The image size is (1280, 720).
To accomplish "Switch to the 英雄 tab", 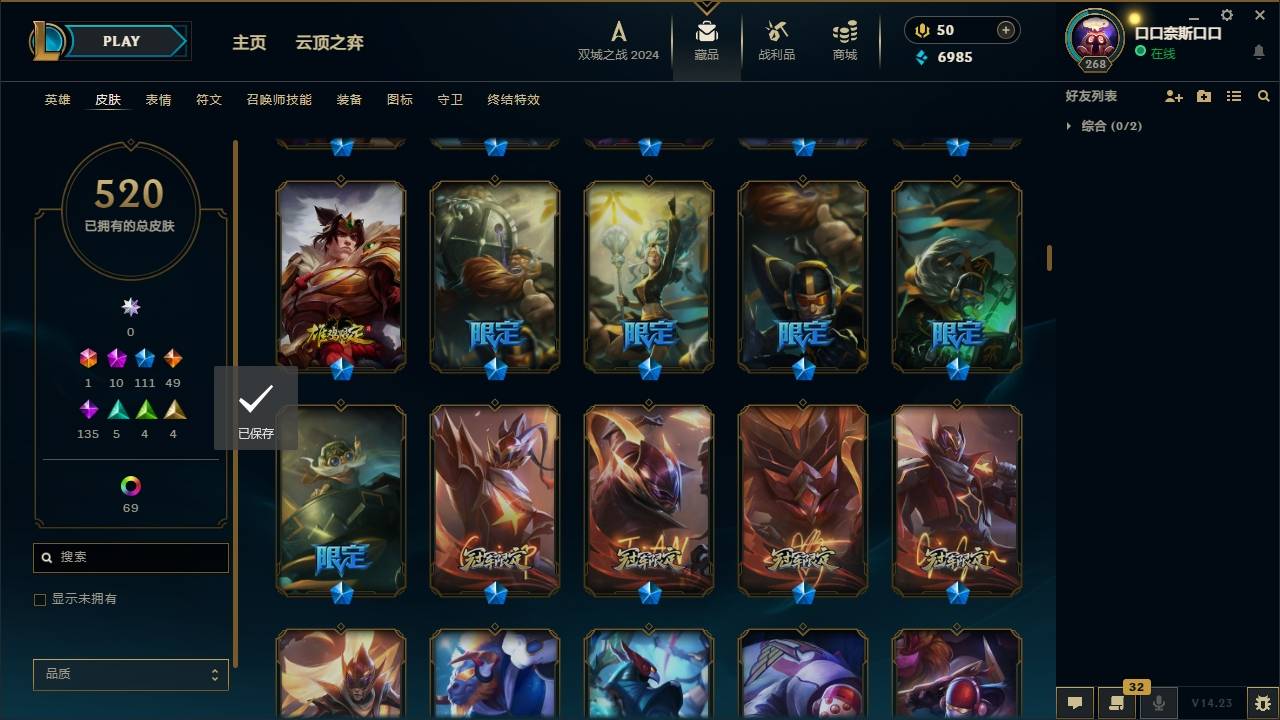I will tap(57, 100).
